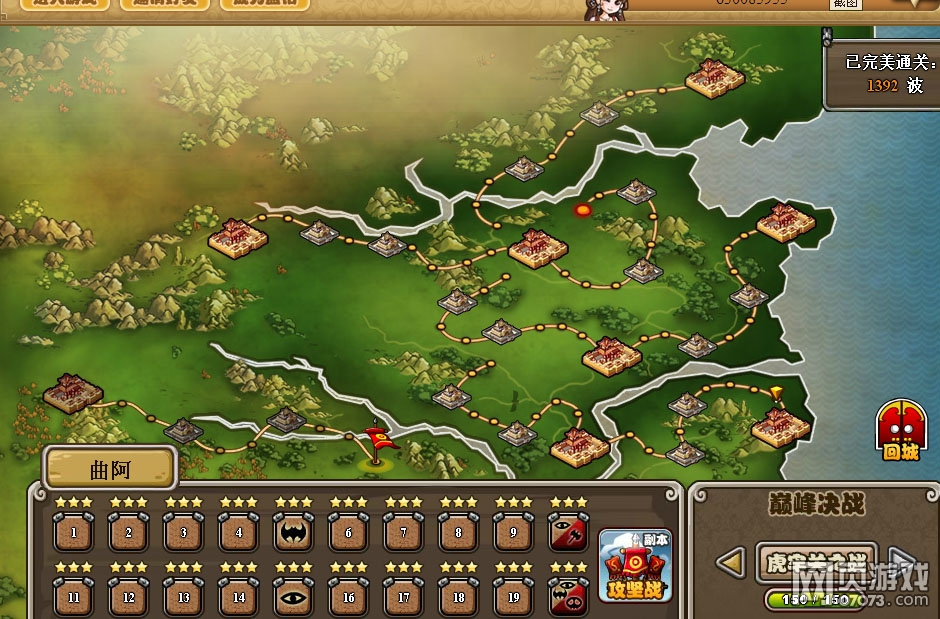Open the 曲阿 region name tab
Screen dimensions: 940x619
111,467
